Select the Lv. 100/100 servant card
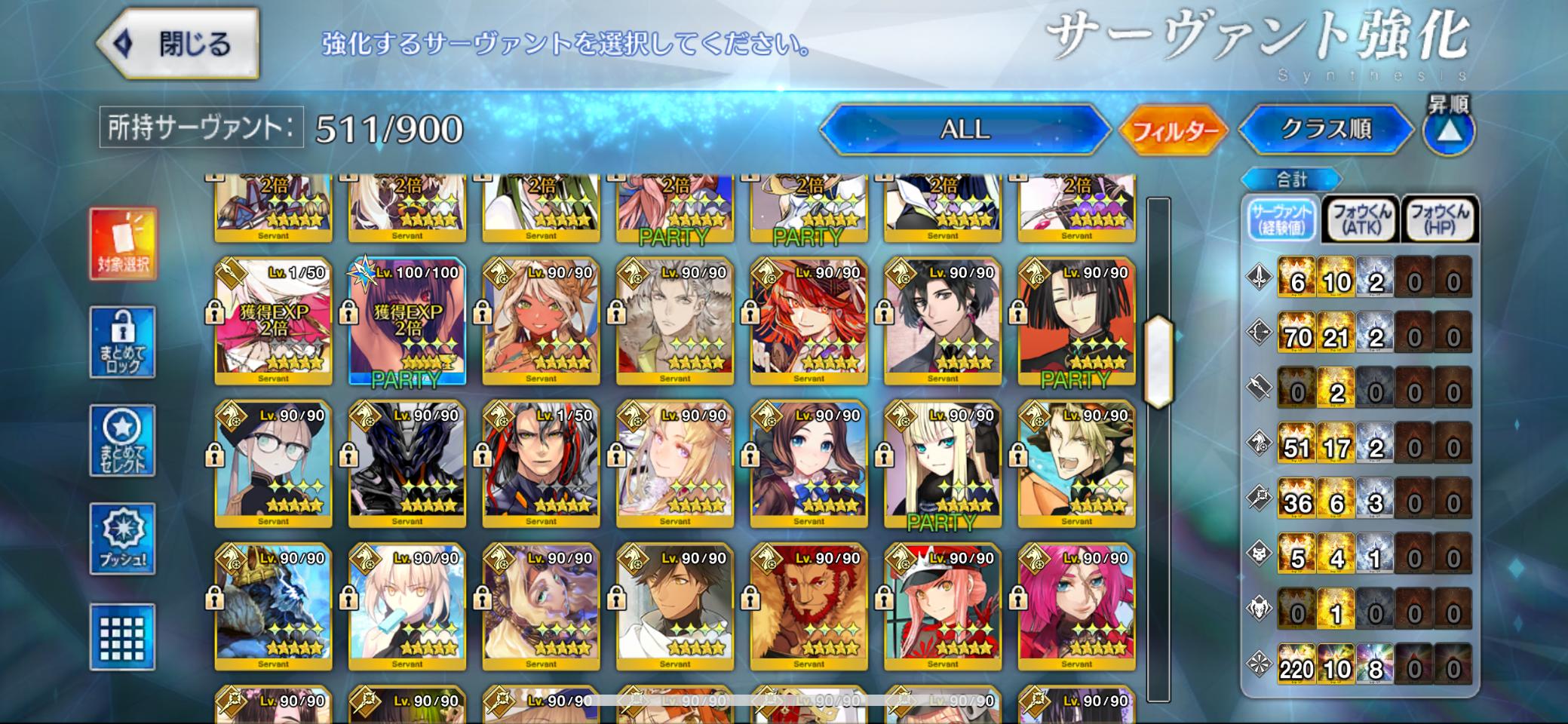The height and width of the screenshot is (724, 1568). pos(407,323)
